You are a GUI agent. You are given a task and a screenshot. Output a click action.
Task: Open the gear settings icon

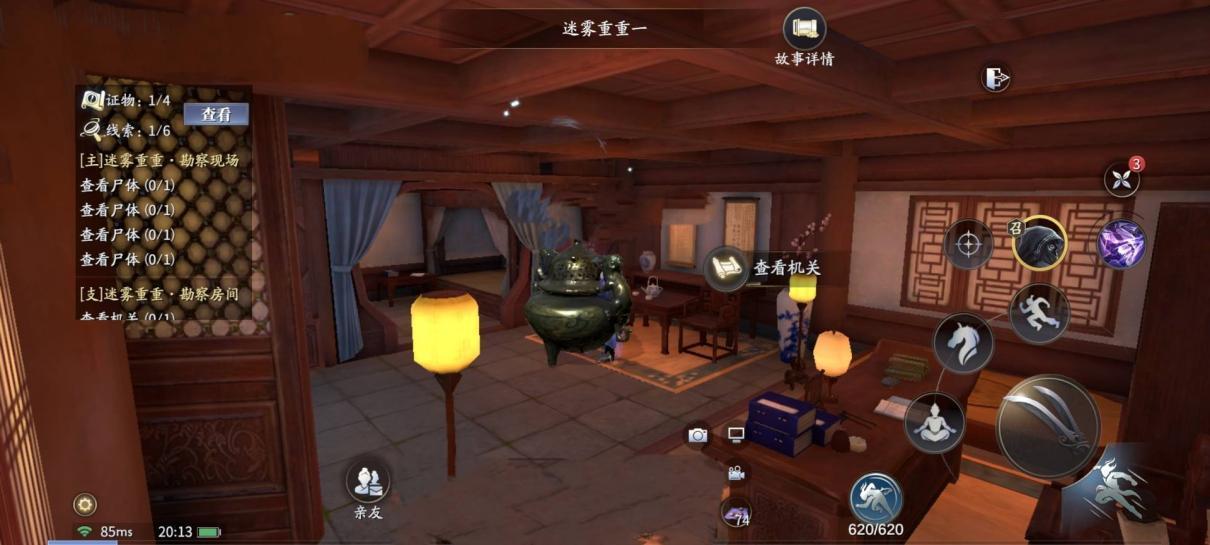tap(85, 504)
